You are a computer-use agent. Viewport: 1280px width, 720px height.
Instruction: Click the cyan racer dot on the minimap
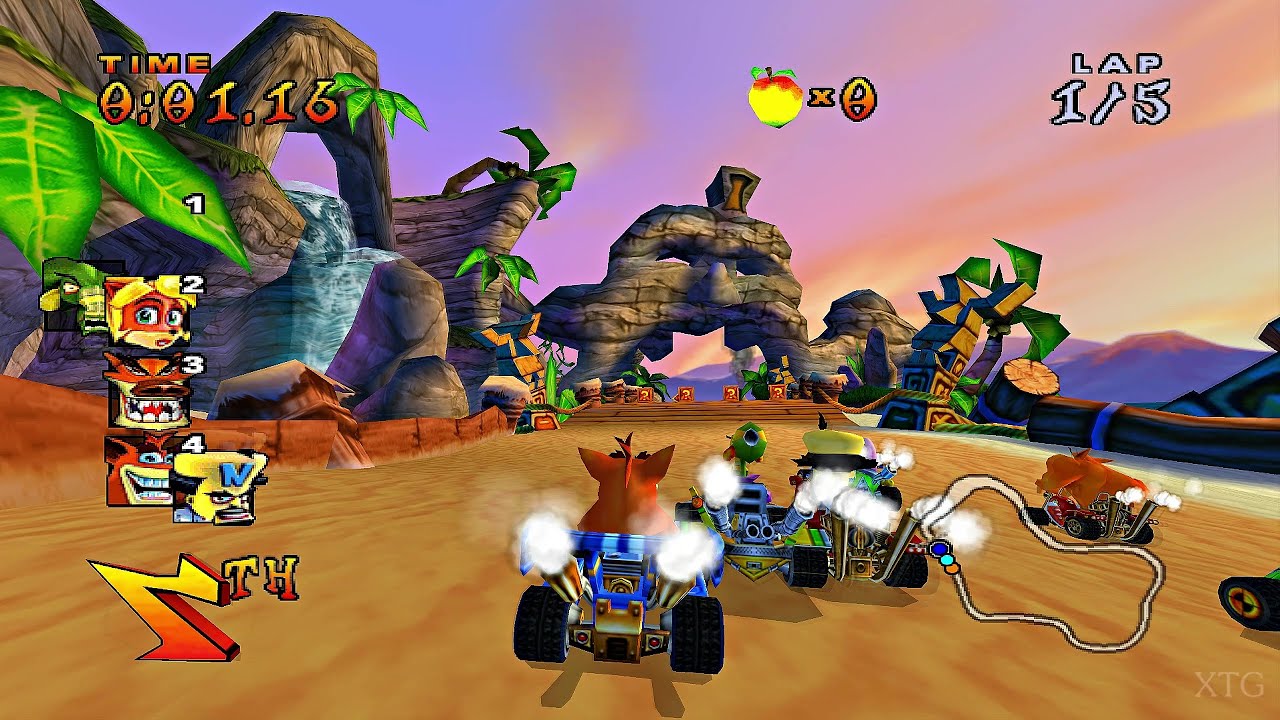[x=948, y=561]
